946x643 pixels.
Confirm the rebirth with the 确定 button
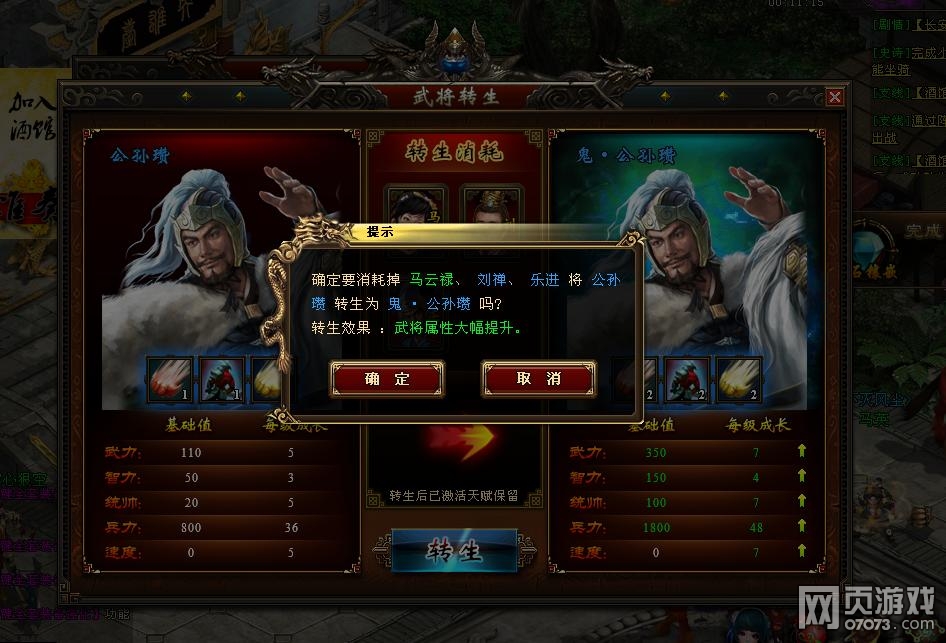387,380
